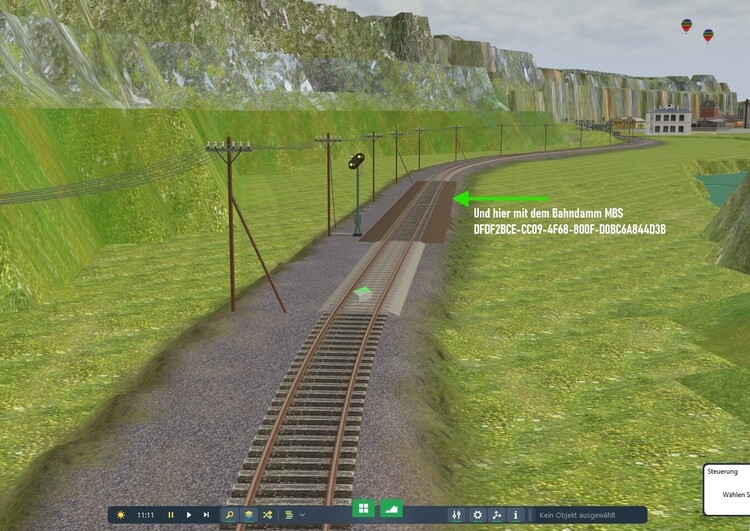The height and width of the screenshot is (531, 750).
Task: Open settings with the gear icon
Action: pyautogui.click(x=477, y=514)
